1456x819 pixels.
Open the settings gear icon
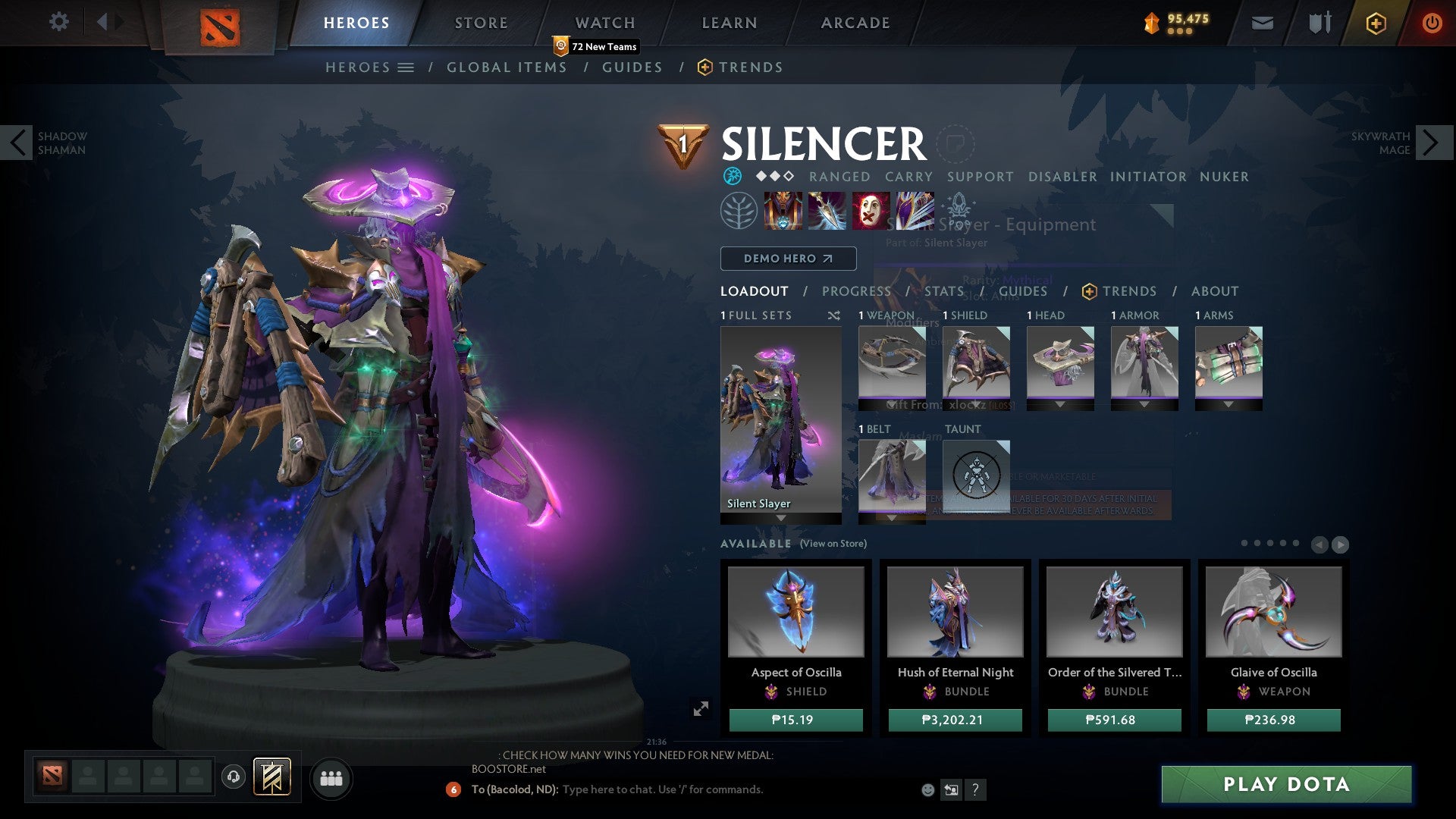(x=58, y=22)
